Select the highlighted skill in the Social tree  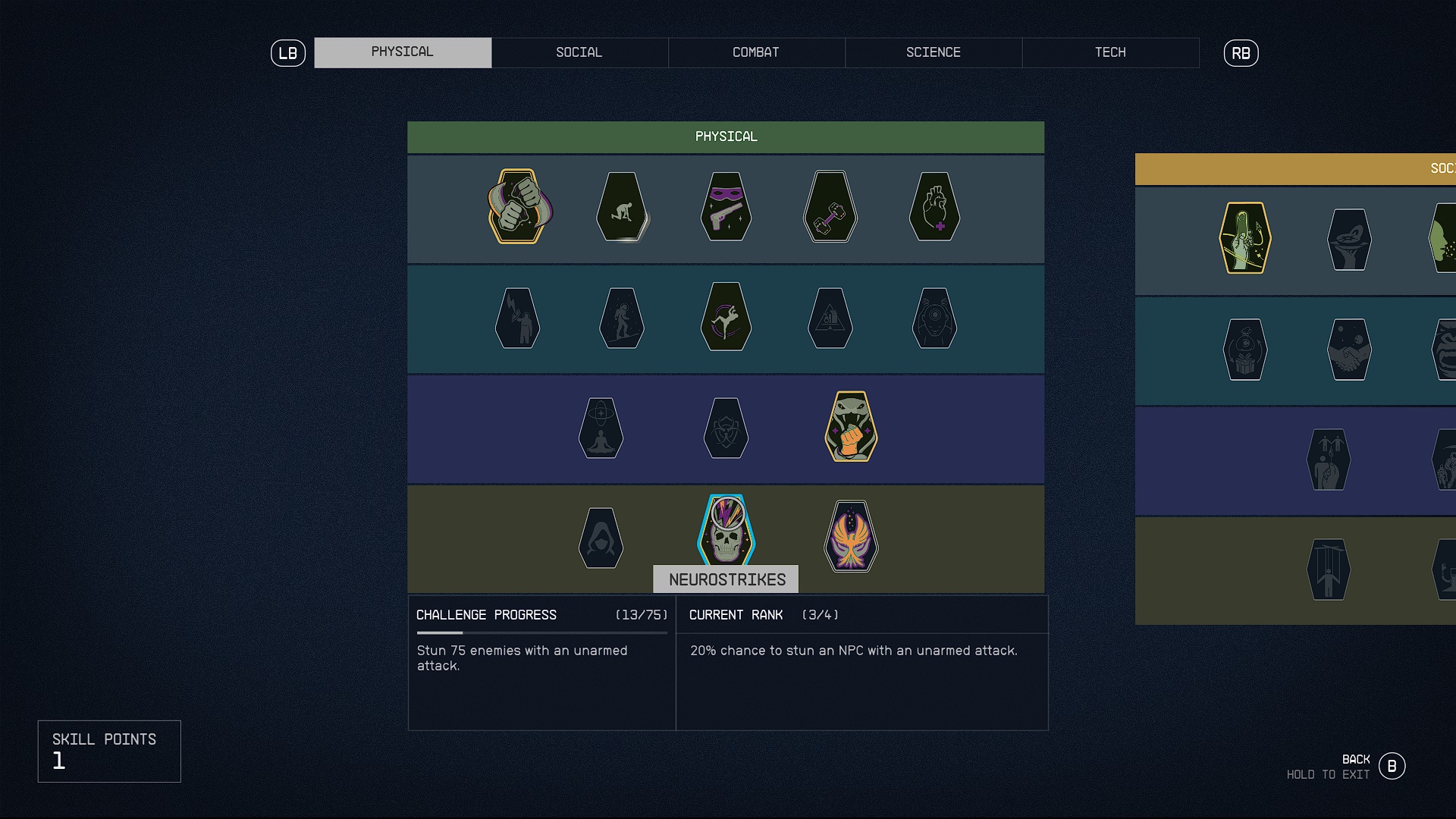[x=1244, y=239]
